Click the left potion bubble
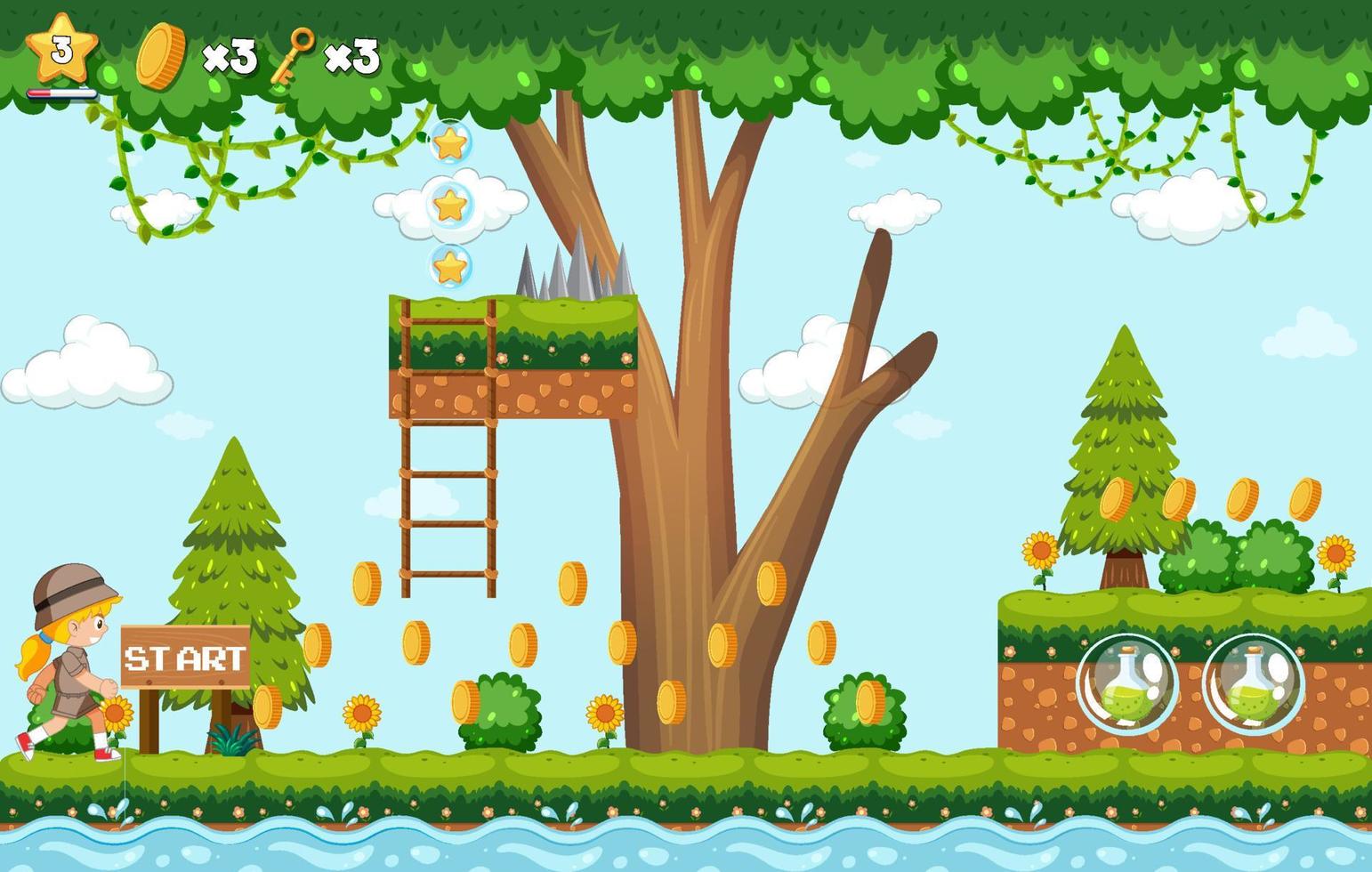This screenshot has height=872, width=1372. click(1126, 682)
